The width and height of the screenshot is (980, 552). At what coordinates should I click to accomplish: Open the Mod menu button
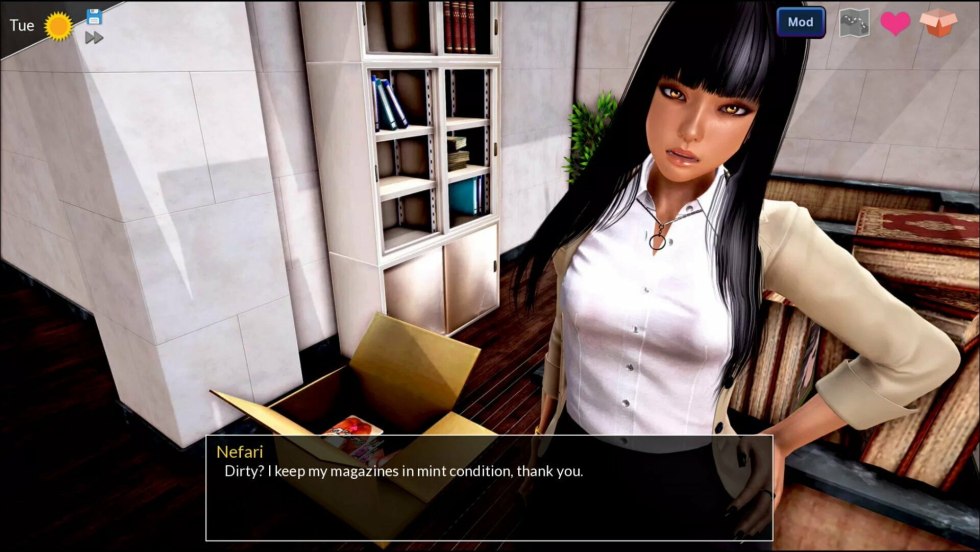pos(800,22)
